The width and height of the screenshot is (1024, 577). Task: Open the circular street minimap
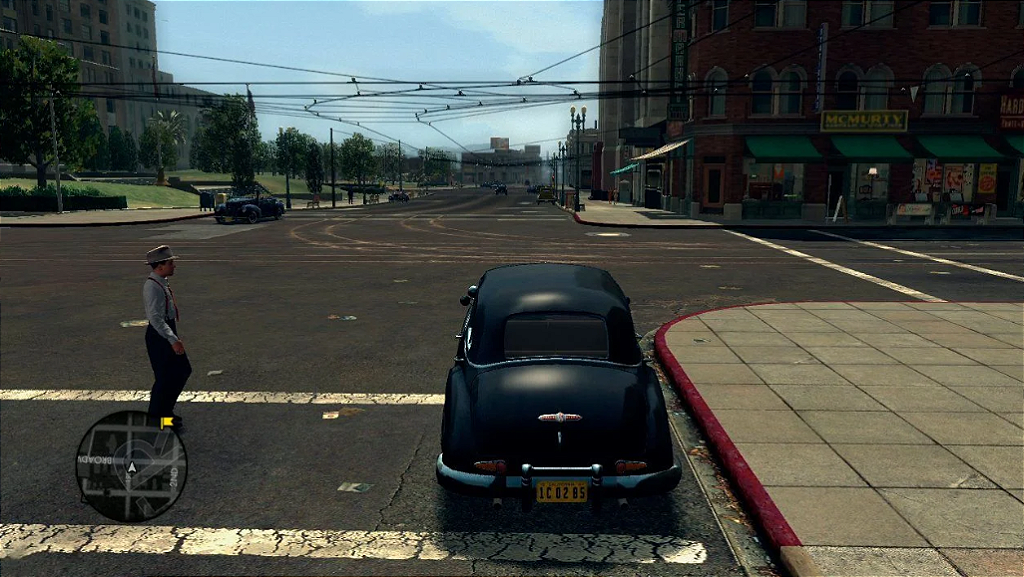tap(131, 466)
